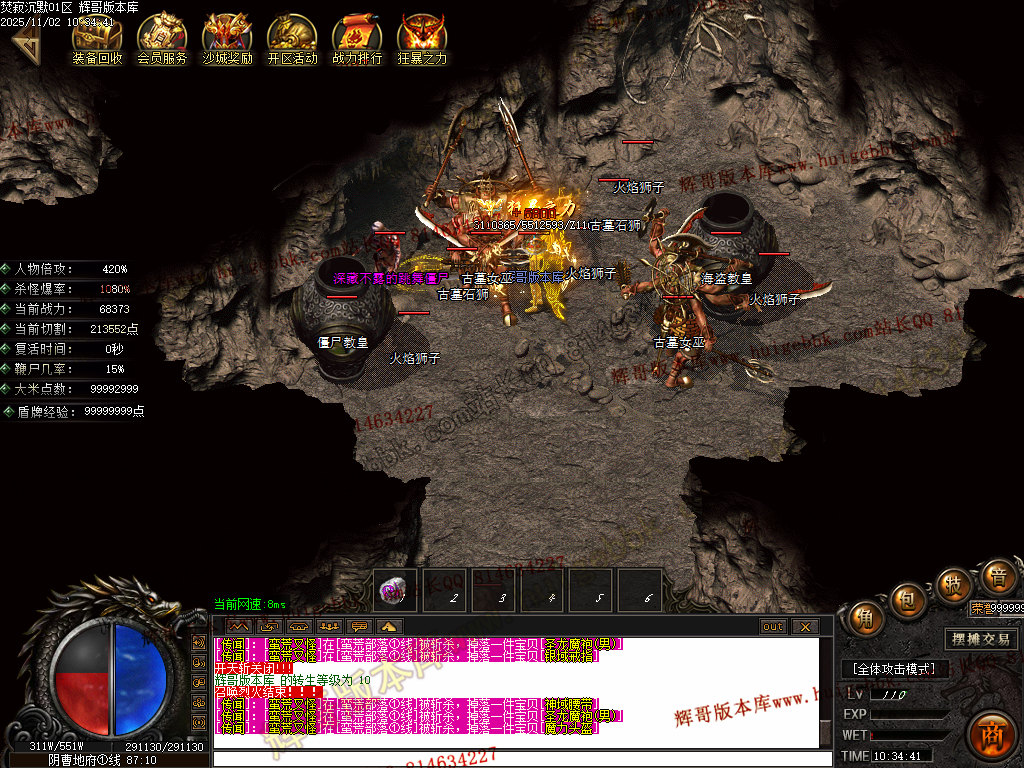Open the 角 character round button

click(x=866, y=617)
